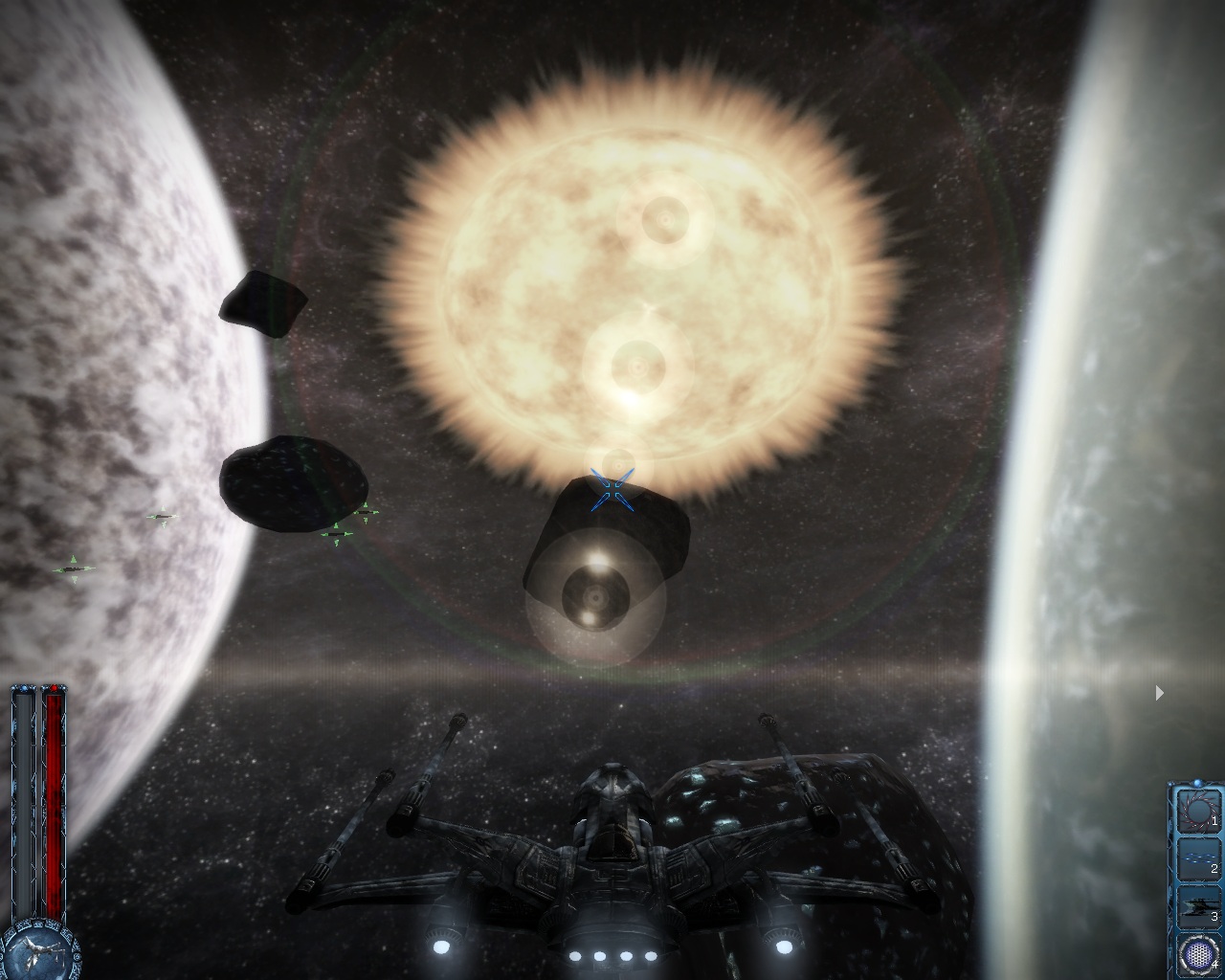Click the blue orb atop the shield gauge
The image size is (1225, 980).
tap(23, 688)
